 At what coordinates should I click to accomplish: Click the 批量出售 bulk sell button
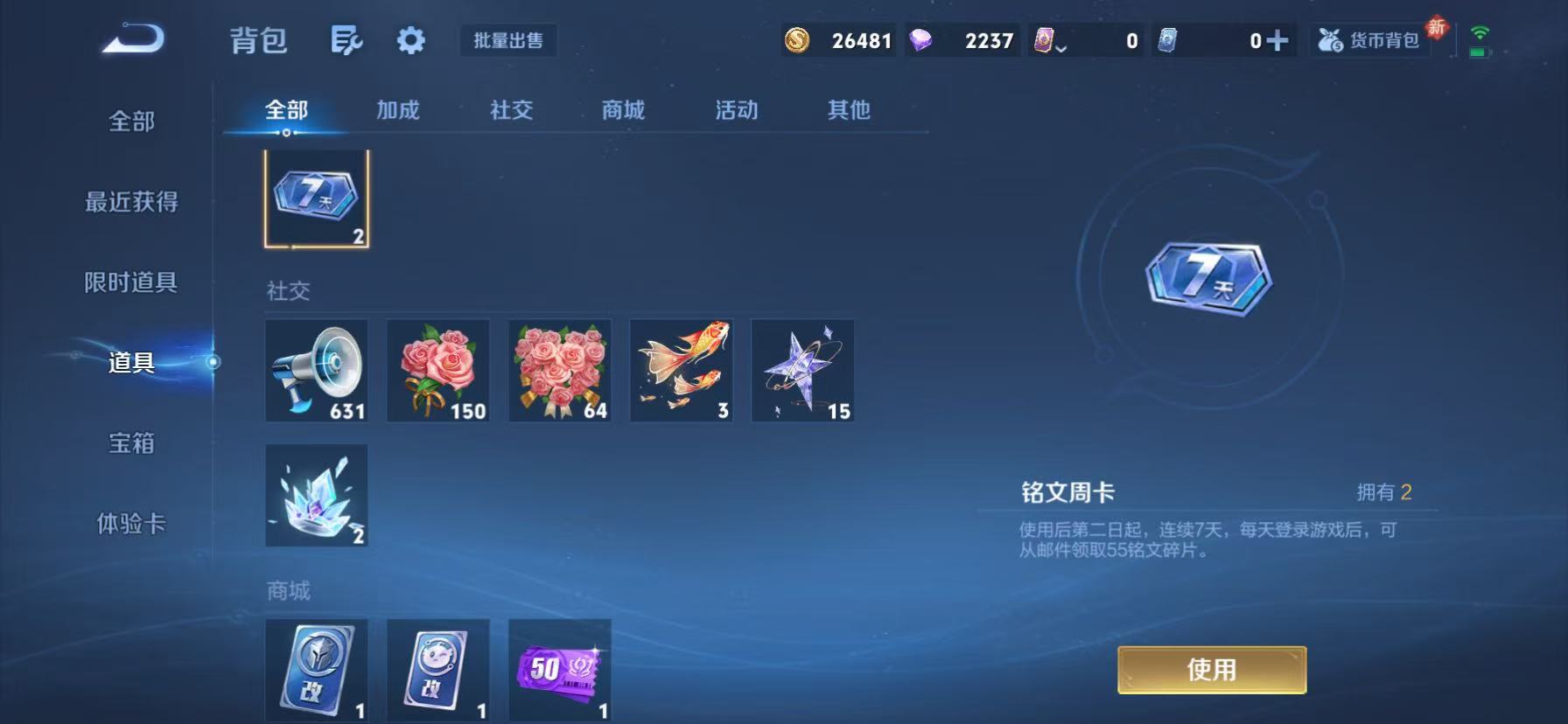click(508, 40)
